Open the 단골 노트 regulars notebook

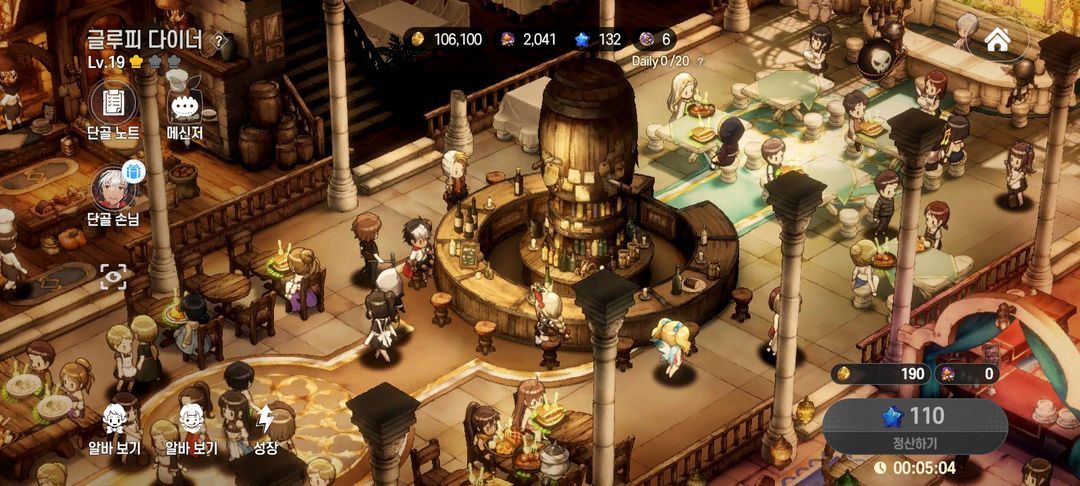(x=113, y=103)
